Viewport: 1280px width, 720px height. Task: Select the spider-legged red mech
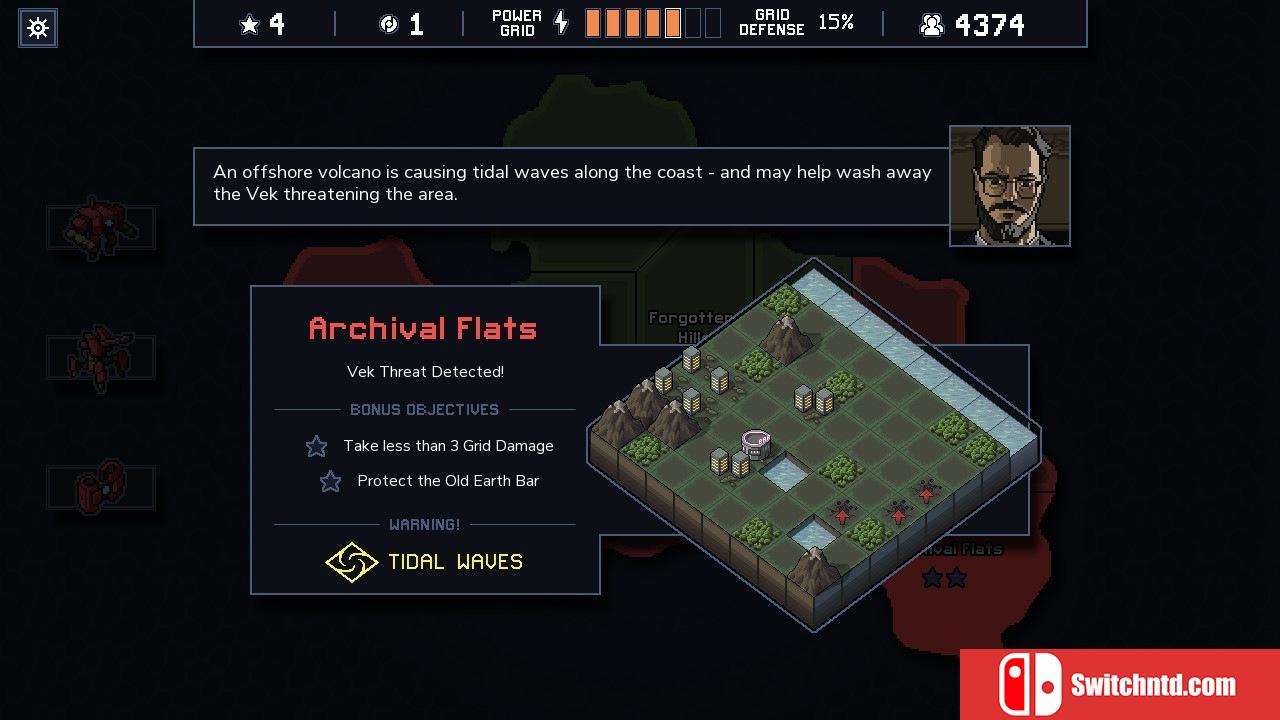pos(100,357)
